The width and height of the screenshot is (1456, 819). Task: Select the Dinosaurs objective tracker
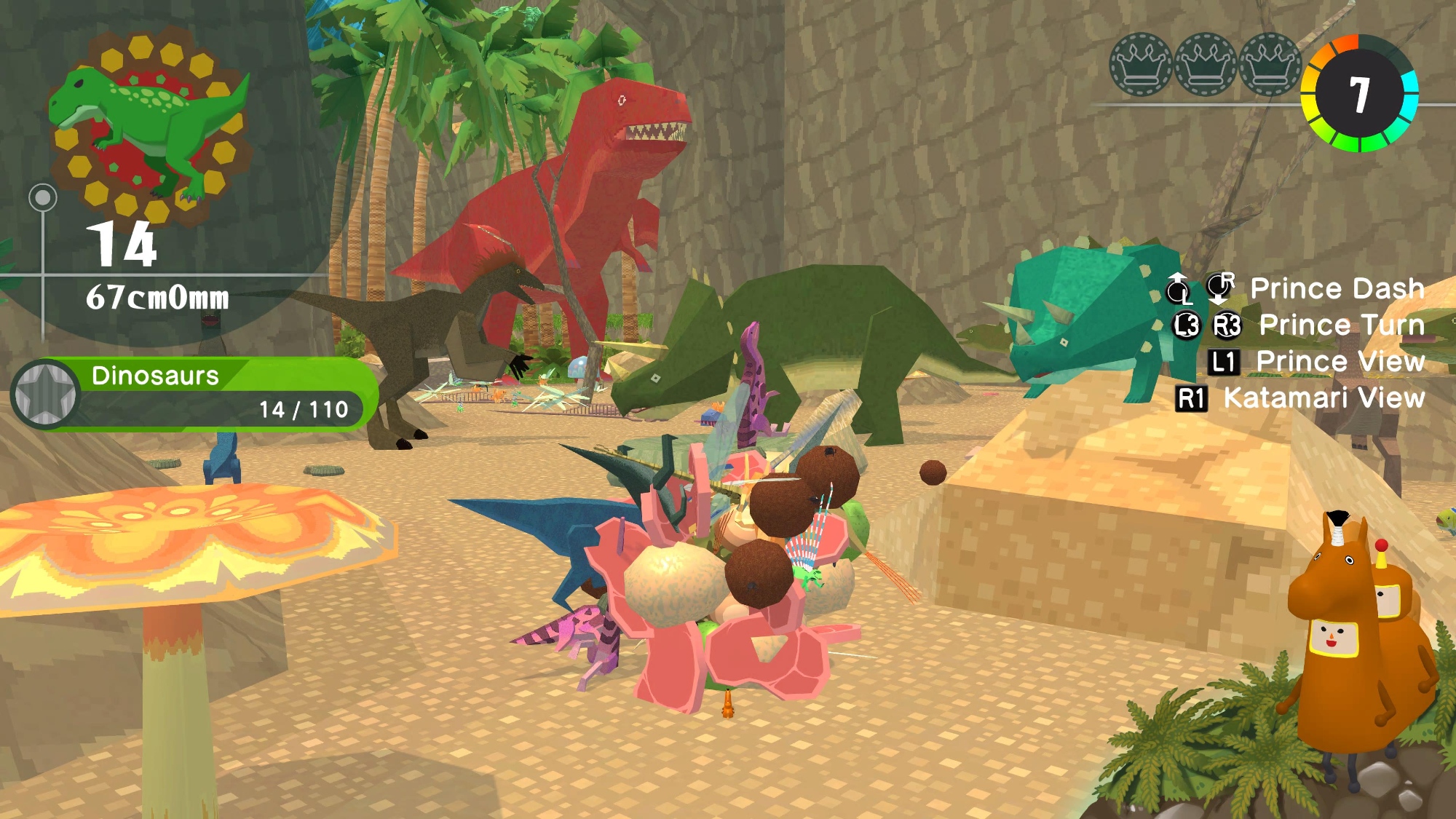pos(218,394)
